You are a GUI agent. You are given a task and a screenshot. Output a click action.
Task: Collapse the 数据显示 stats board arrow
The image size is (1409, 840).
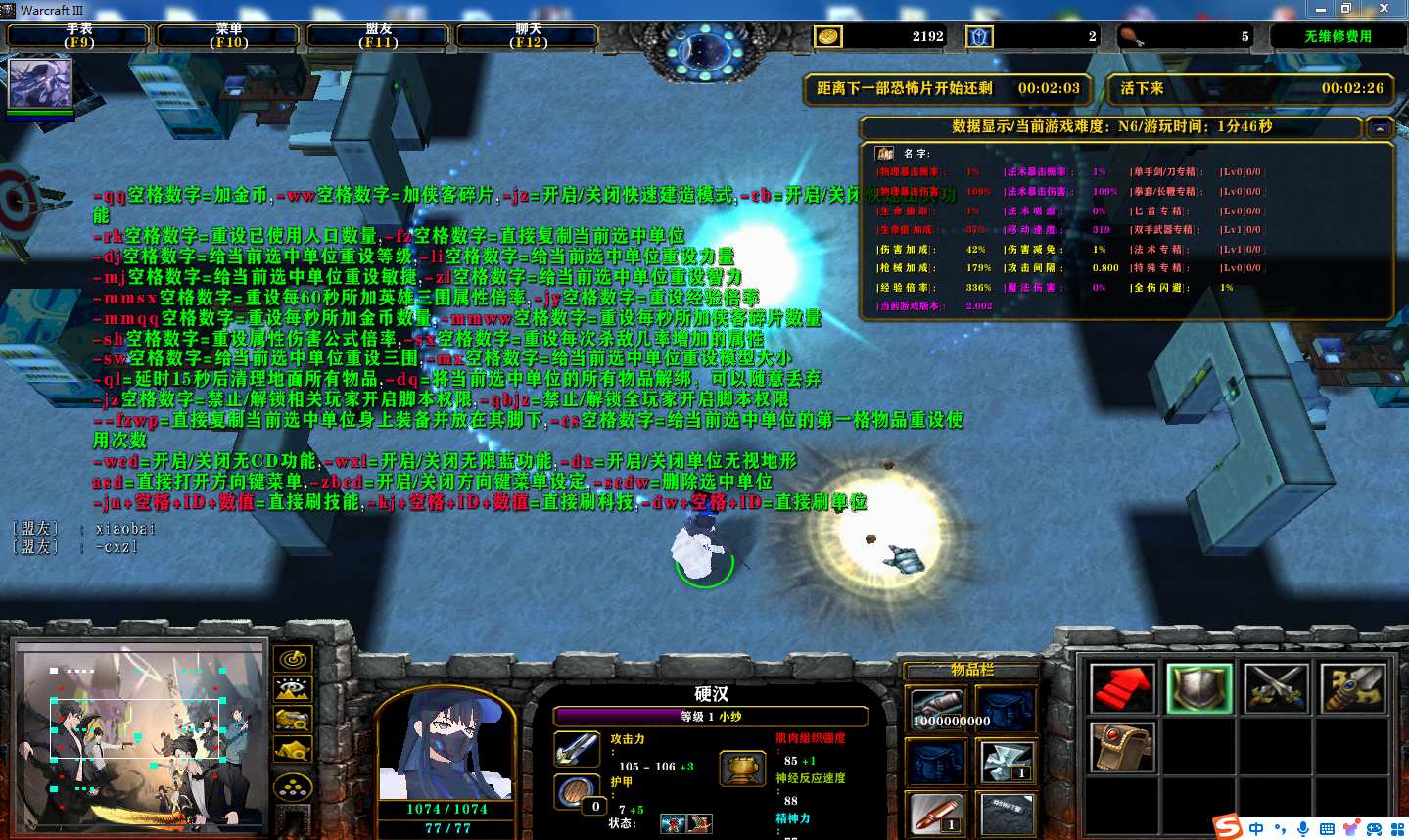point(1380,128)
